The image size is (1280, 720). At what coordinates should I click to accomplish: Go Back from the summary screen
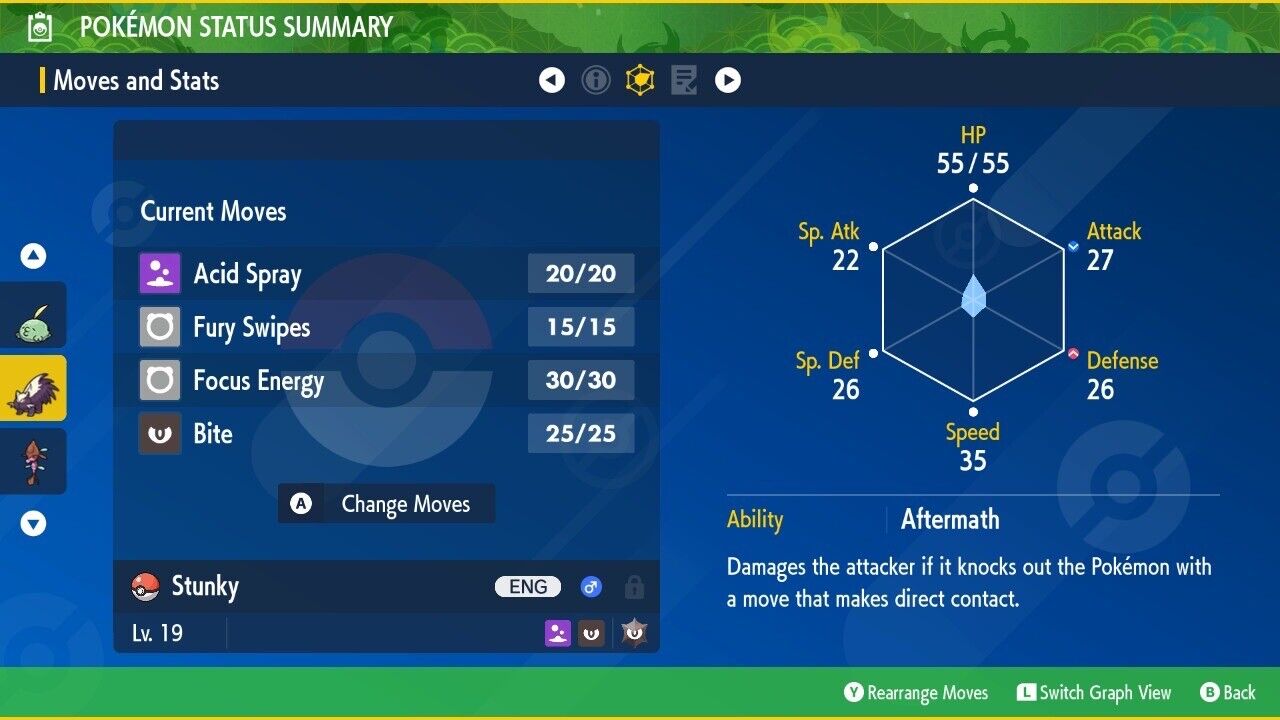click(1228, 693)
